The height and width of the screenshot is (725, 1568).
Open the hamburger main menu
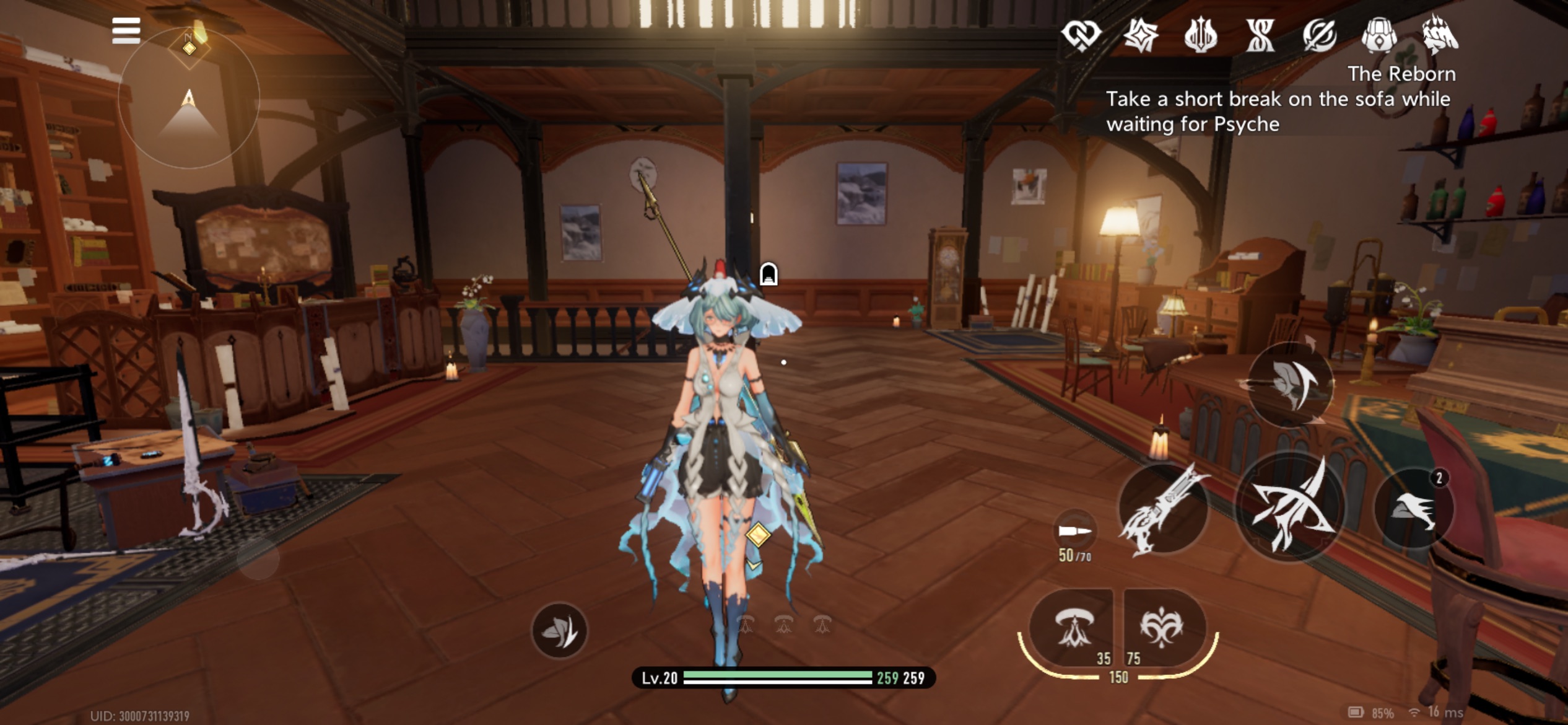coord(126,30)
